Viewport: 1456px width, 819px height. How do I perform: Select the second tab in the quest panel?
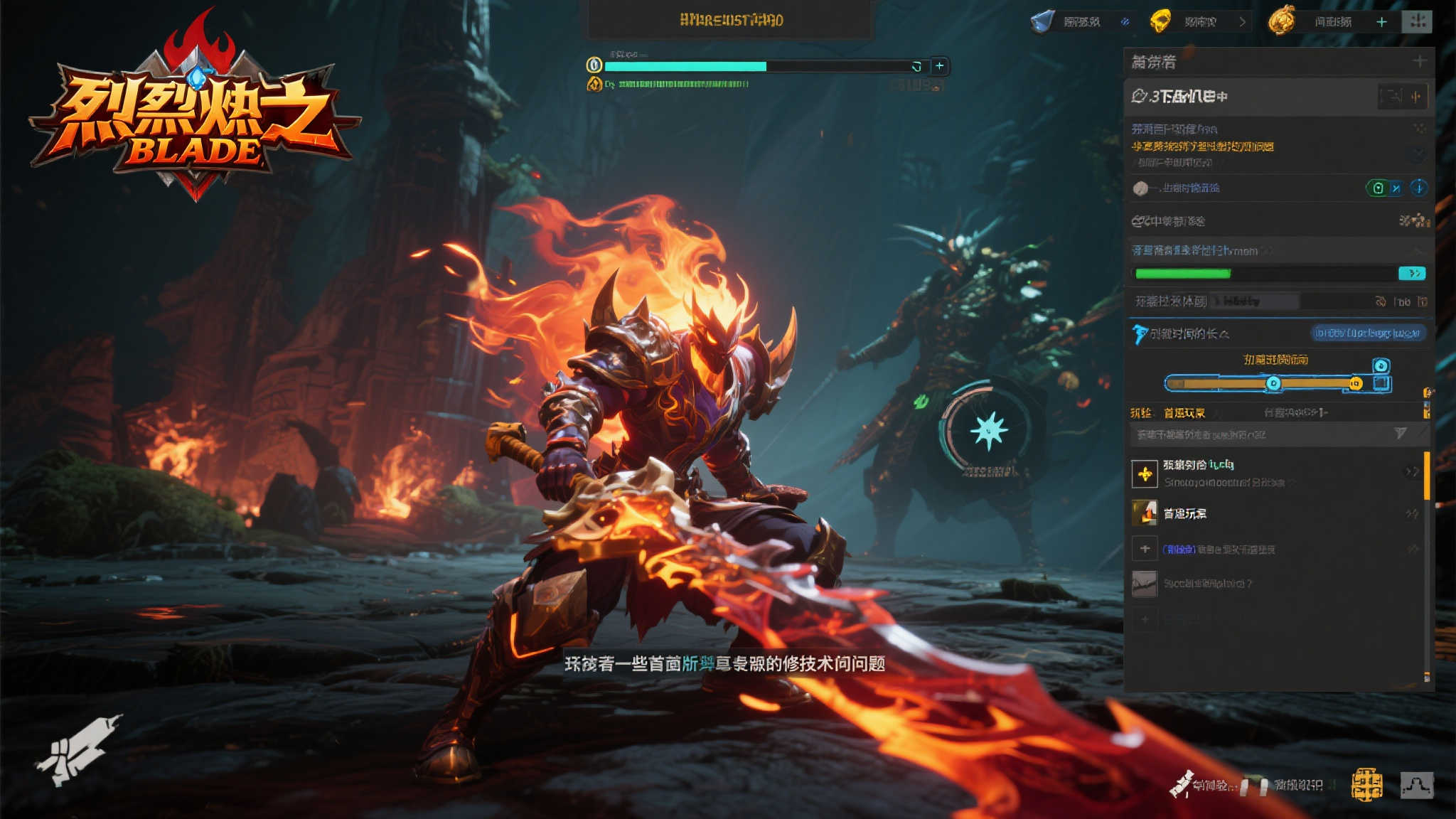pyautogui.click(x=1186, y=412)
